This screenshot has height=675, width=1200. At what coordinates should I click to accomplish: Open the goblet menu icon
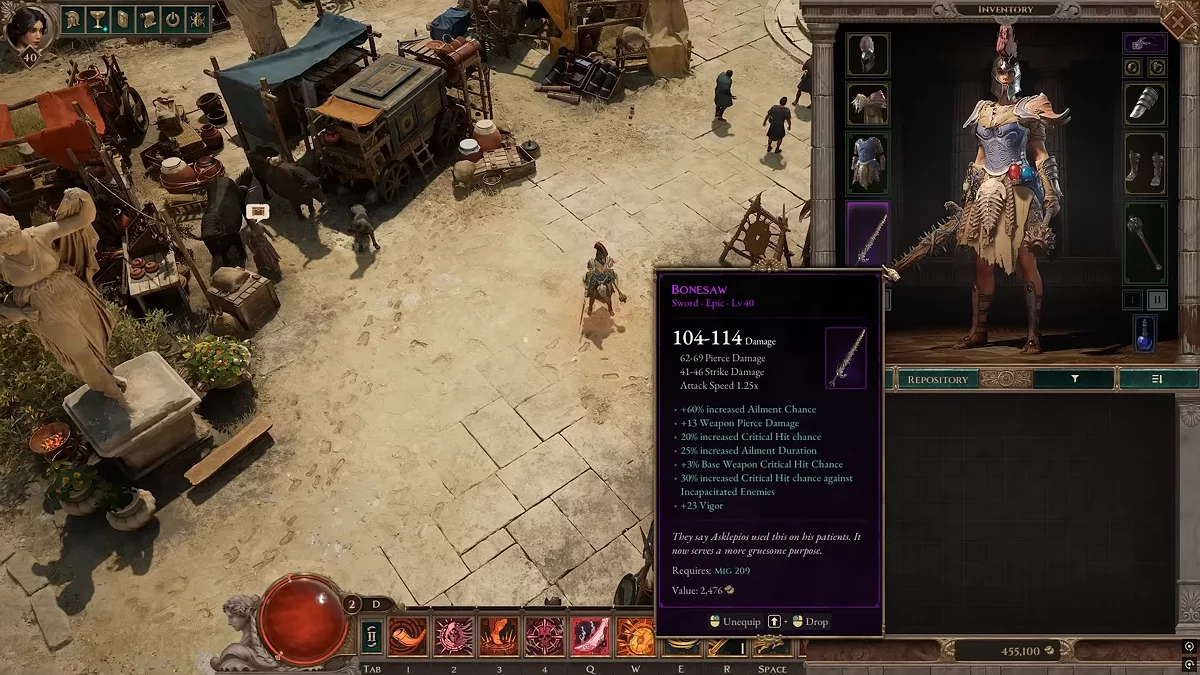99,19
